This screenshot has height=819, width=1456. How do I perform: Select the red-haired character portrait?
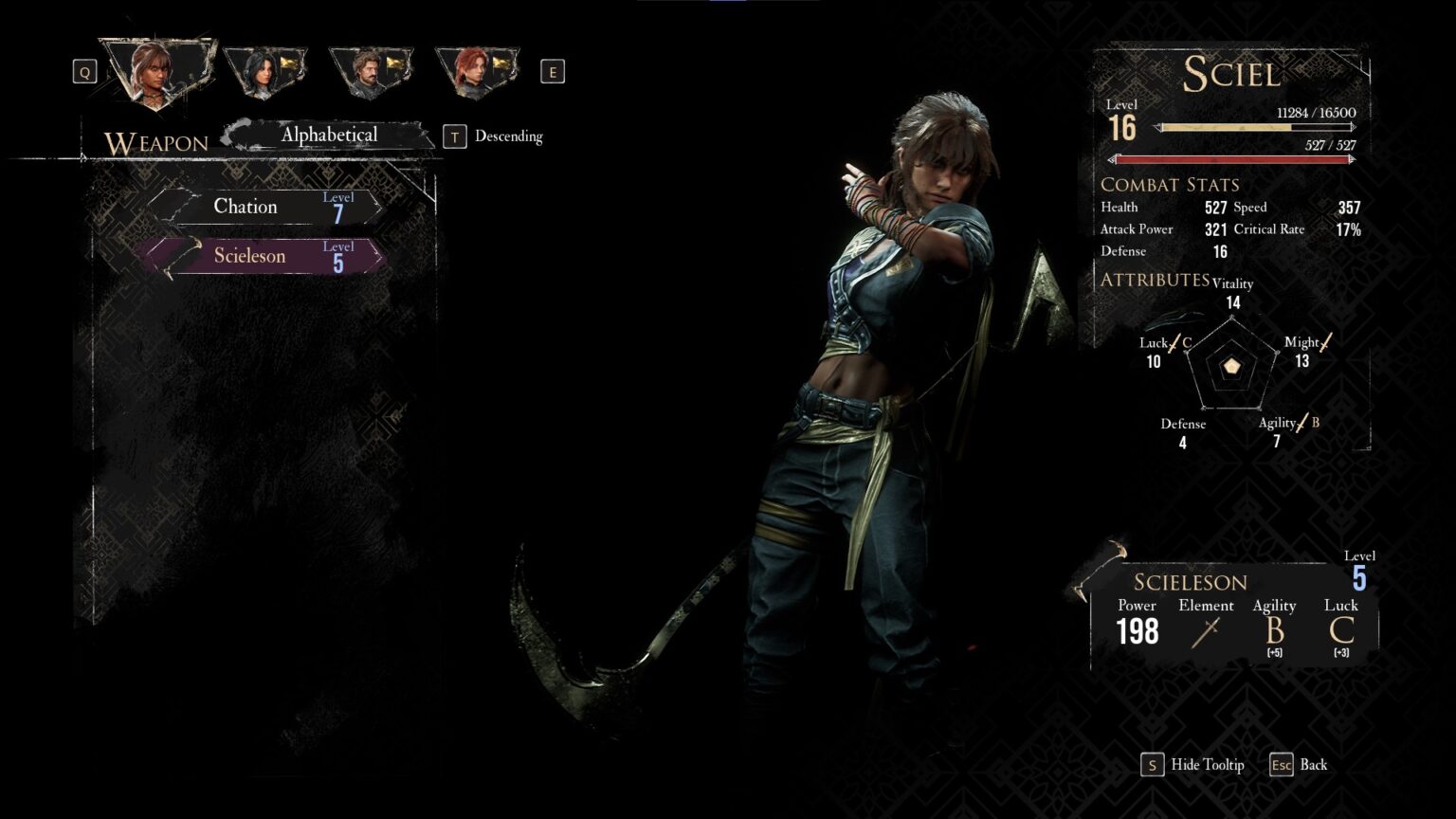coord(476,68)
